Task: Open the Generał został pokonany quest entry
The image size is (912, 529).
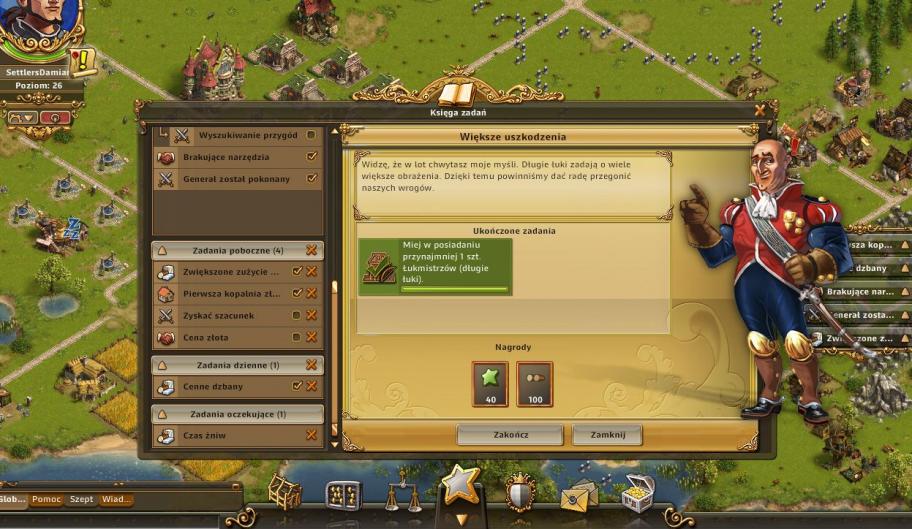Action: [x=235, y=179]
